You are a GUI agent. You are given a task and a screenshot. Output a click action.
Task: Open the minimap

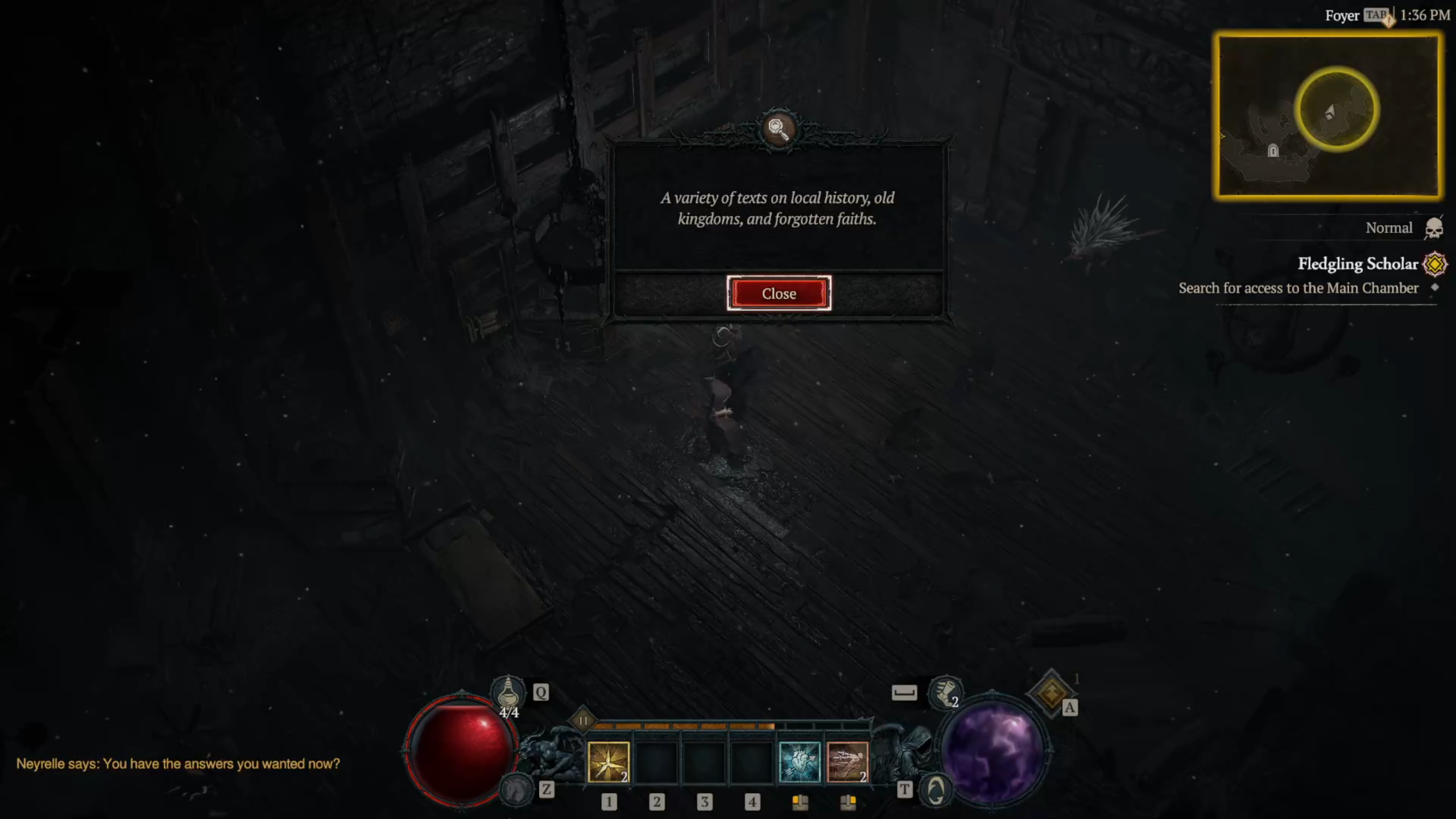[x=1327, y=116]
